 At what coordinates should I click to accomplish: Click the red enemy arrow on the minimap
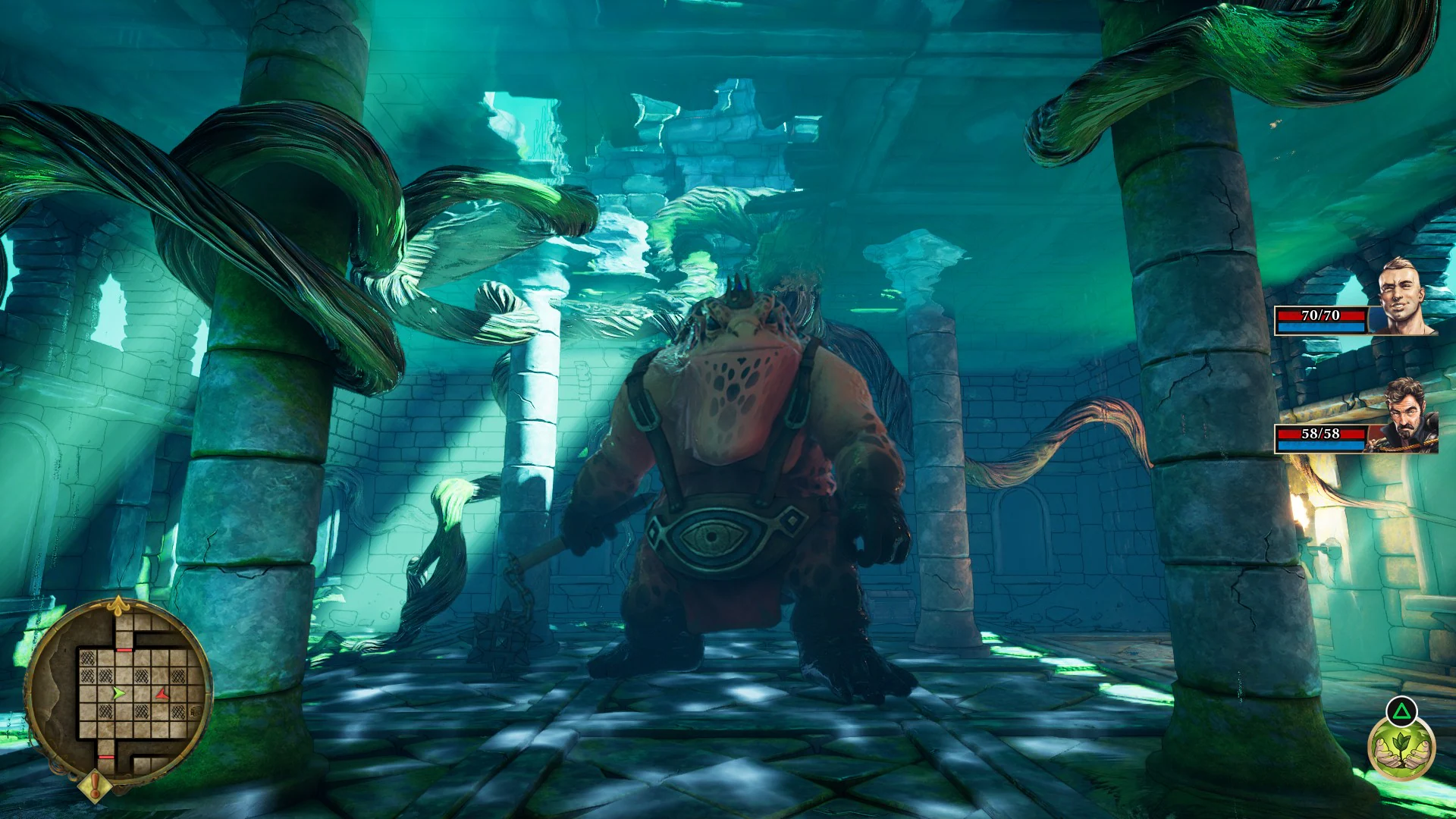point(162,693)
